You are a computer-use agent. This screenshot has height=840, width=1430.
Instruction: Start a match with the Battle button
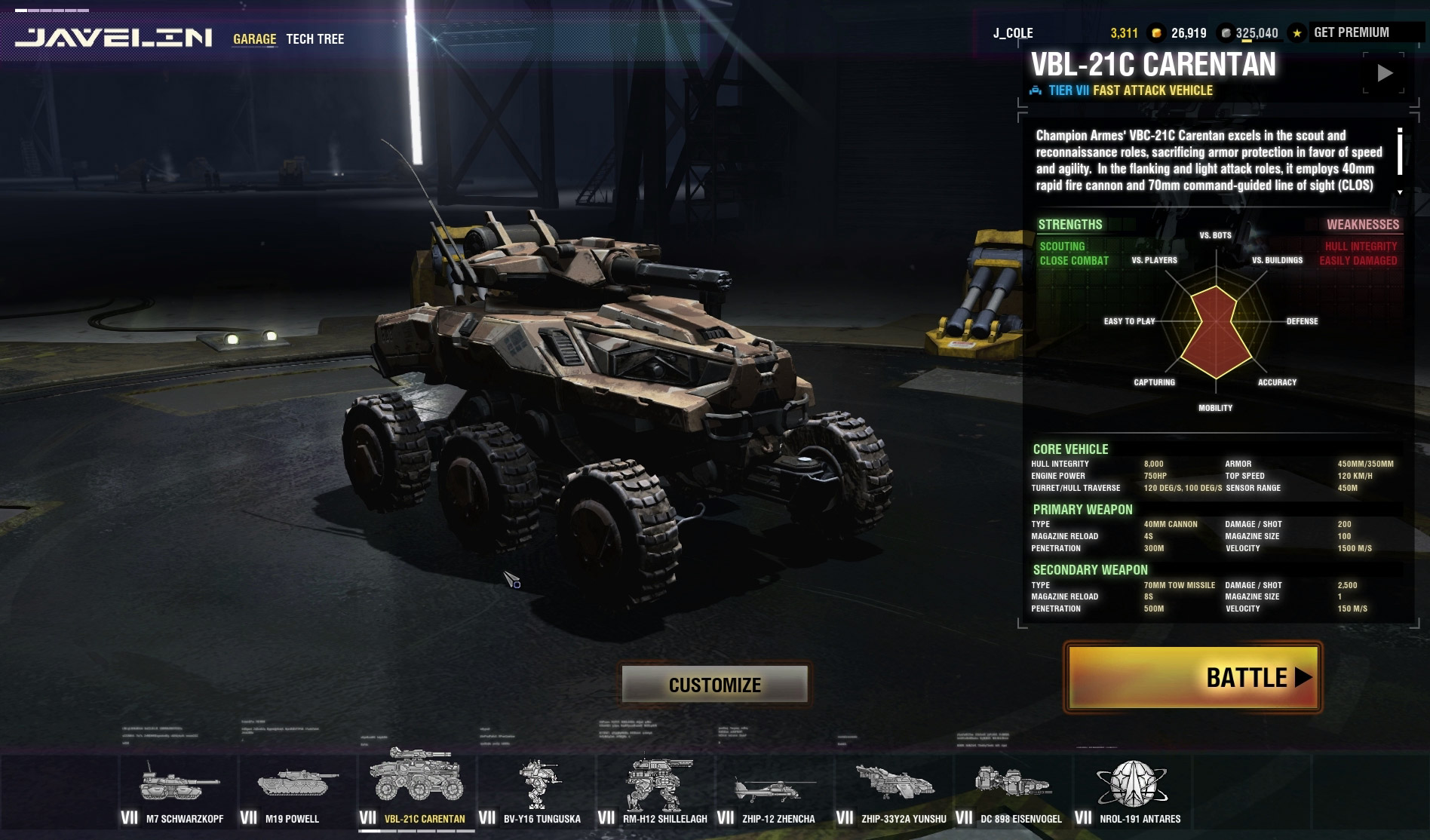tap(1192, 677)
